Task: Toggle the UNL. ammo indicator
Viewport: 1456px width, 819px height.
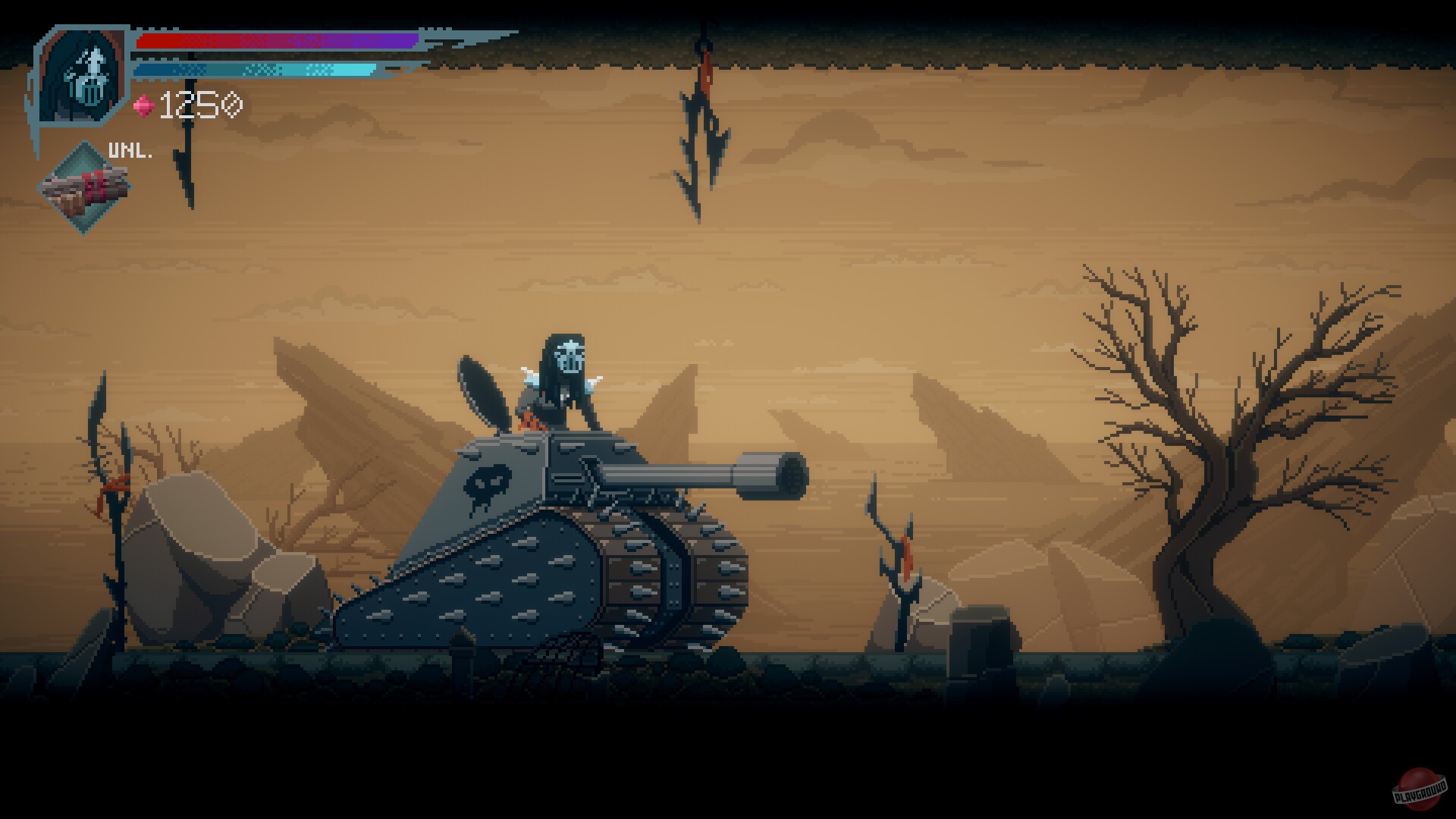Action: (129, 149)
